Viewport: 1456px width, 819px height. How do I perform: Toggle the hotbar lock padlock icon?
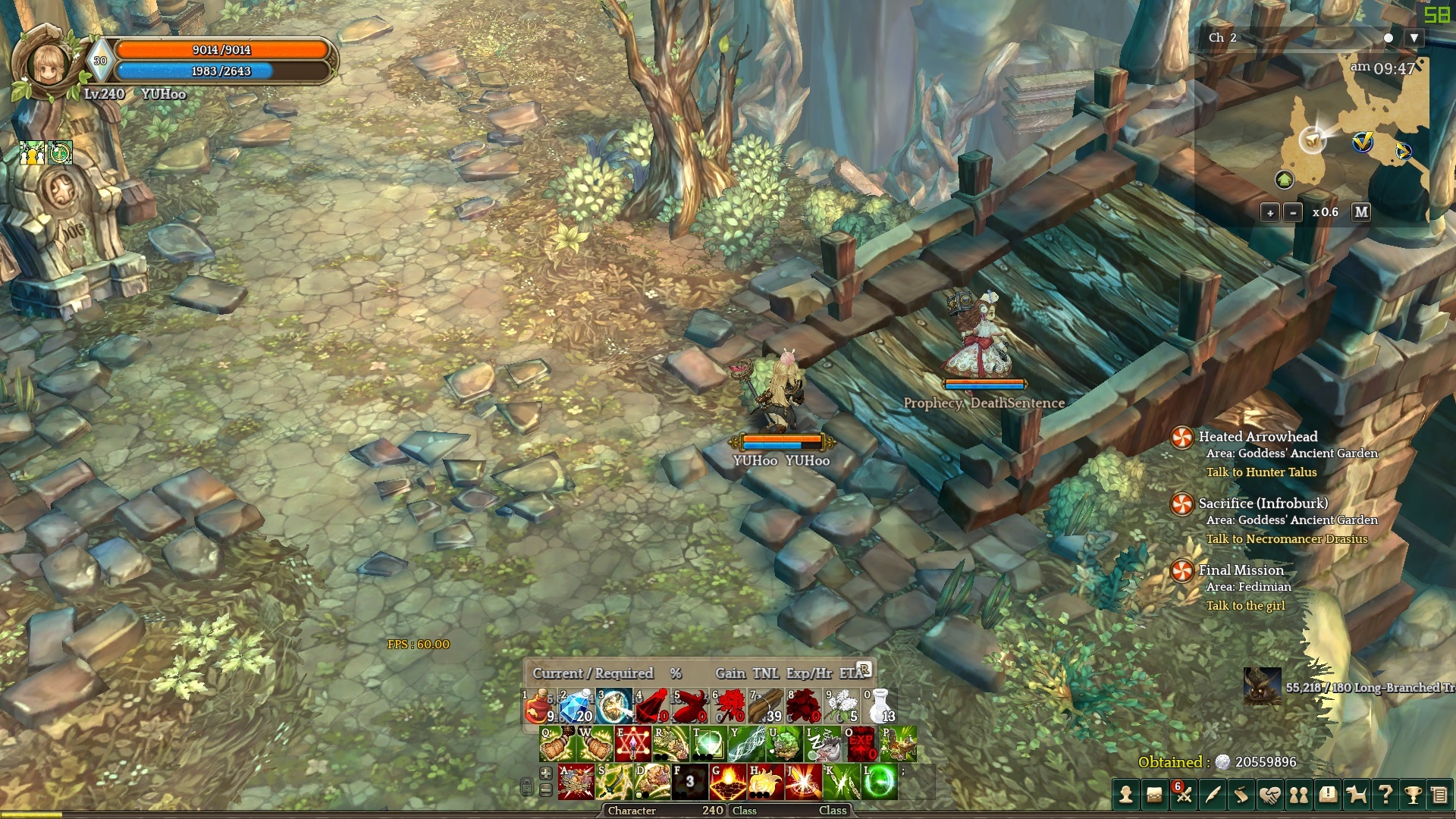pos(527,786)
